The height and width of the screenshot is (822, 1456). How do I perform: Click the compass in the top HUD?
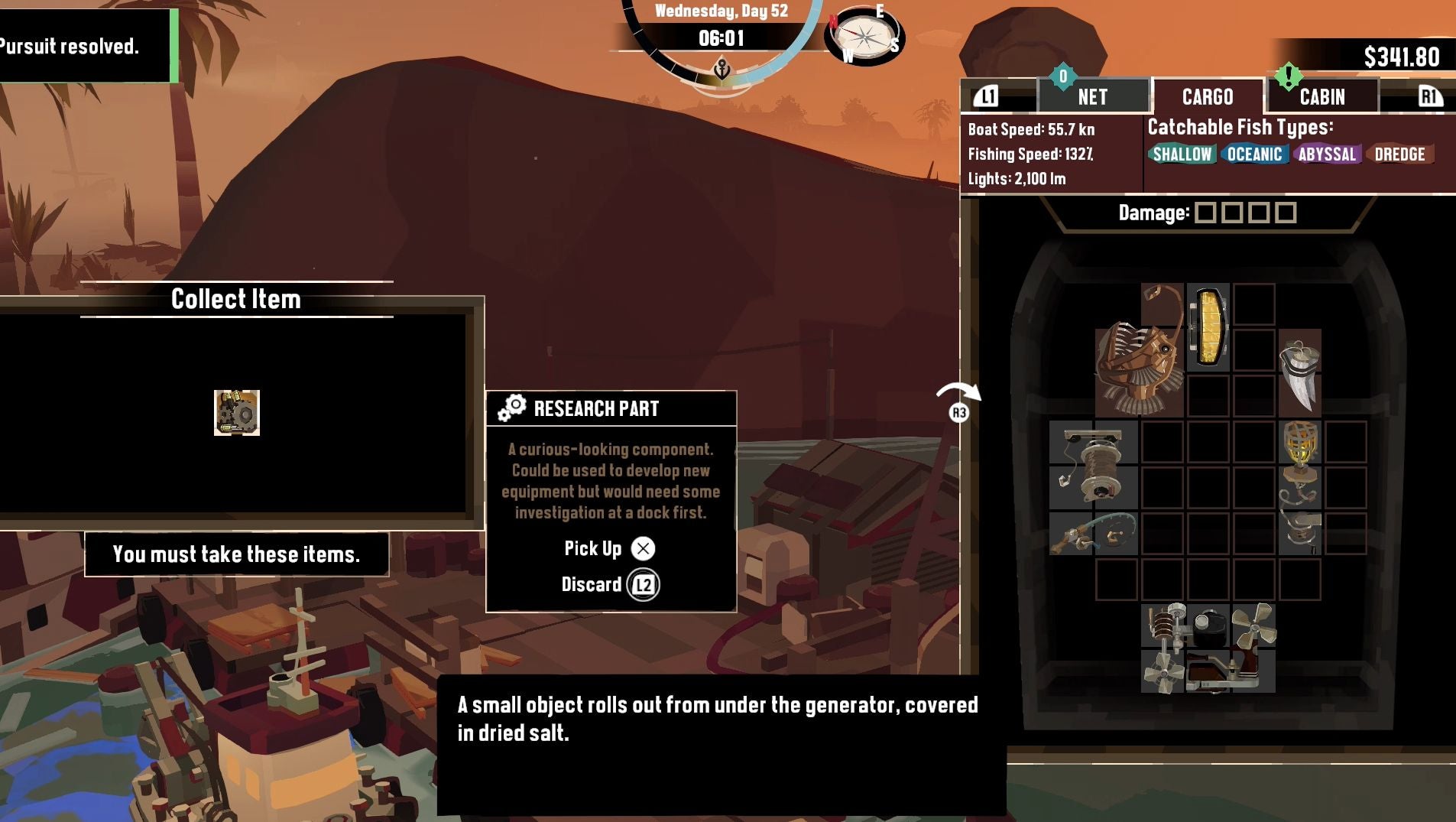click(x=864, y=36)
